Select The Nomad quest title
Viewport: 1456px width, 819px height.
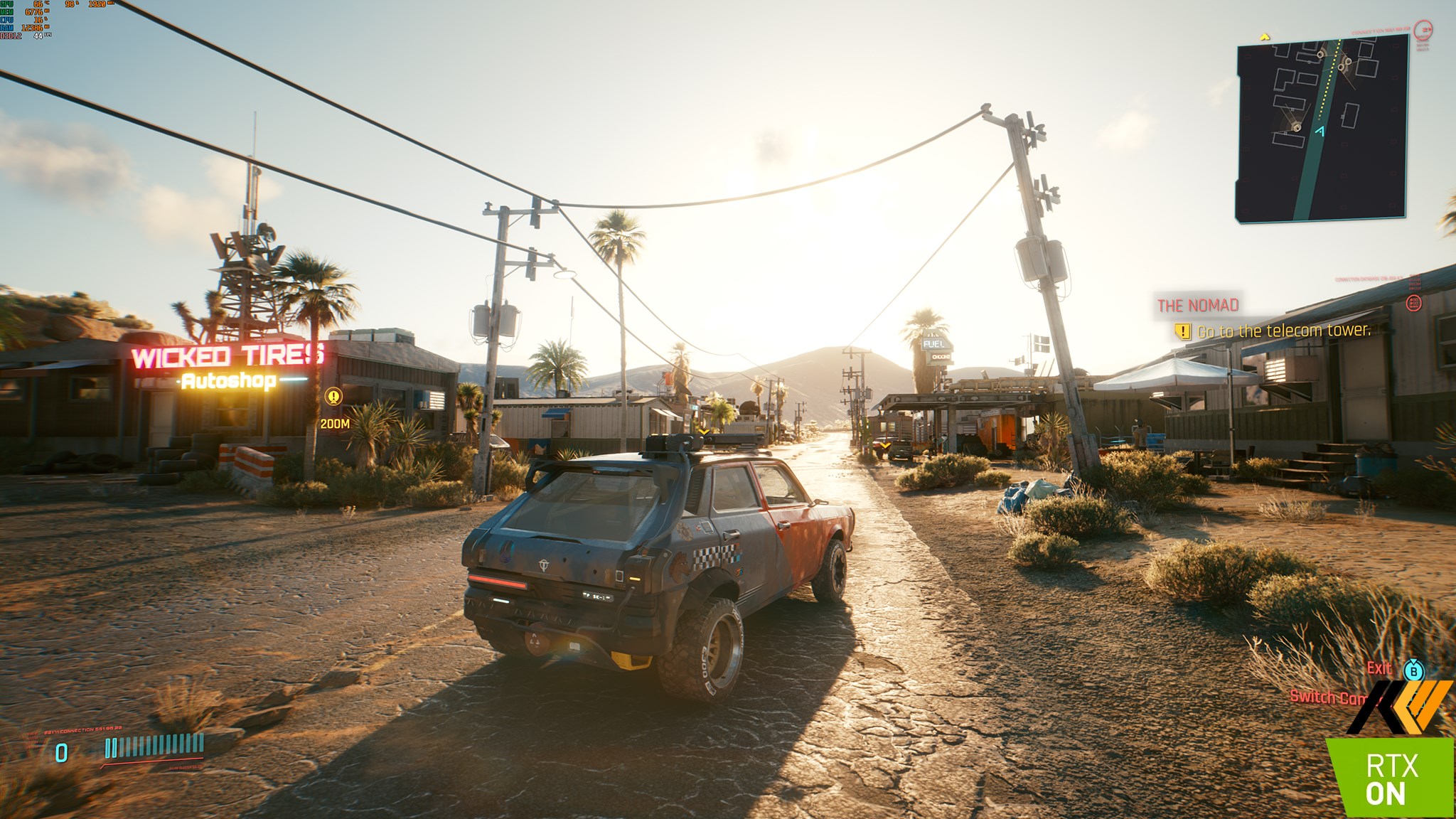[x=1198, y=306]
